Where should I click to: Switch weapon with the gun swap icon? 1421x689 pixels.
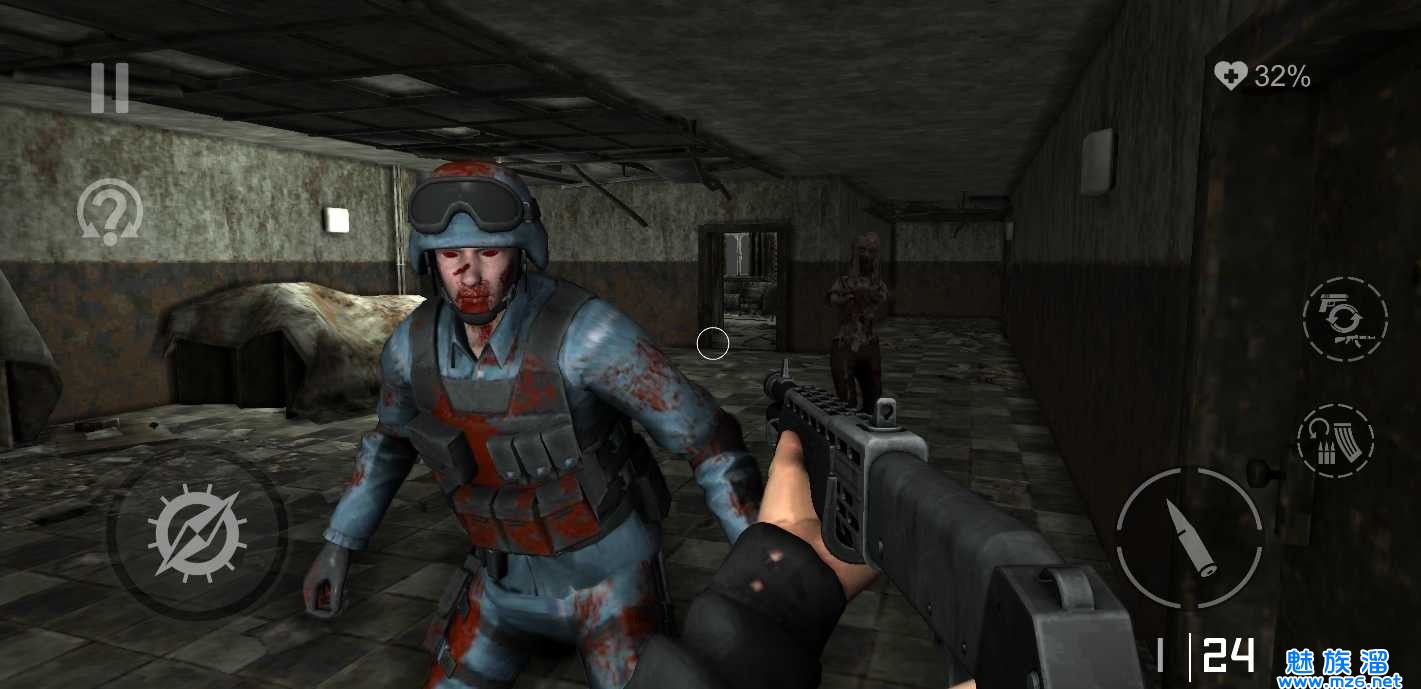pyautogui.click(x=1345, y=319)
